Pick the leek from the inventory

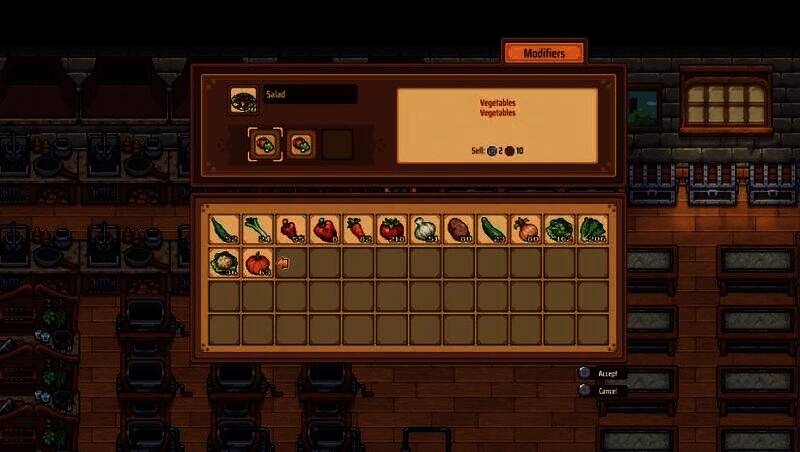tap(258, 229)
